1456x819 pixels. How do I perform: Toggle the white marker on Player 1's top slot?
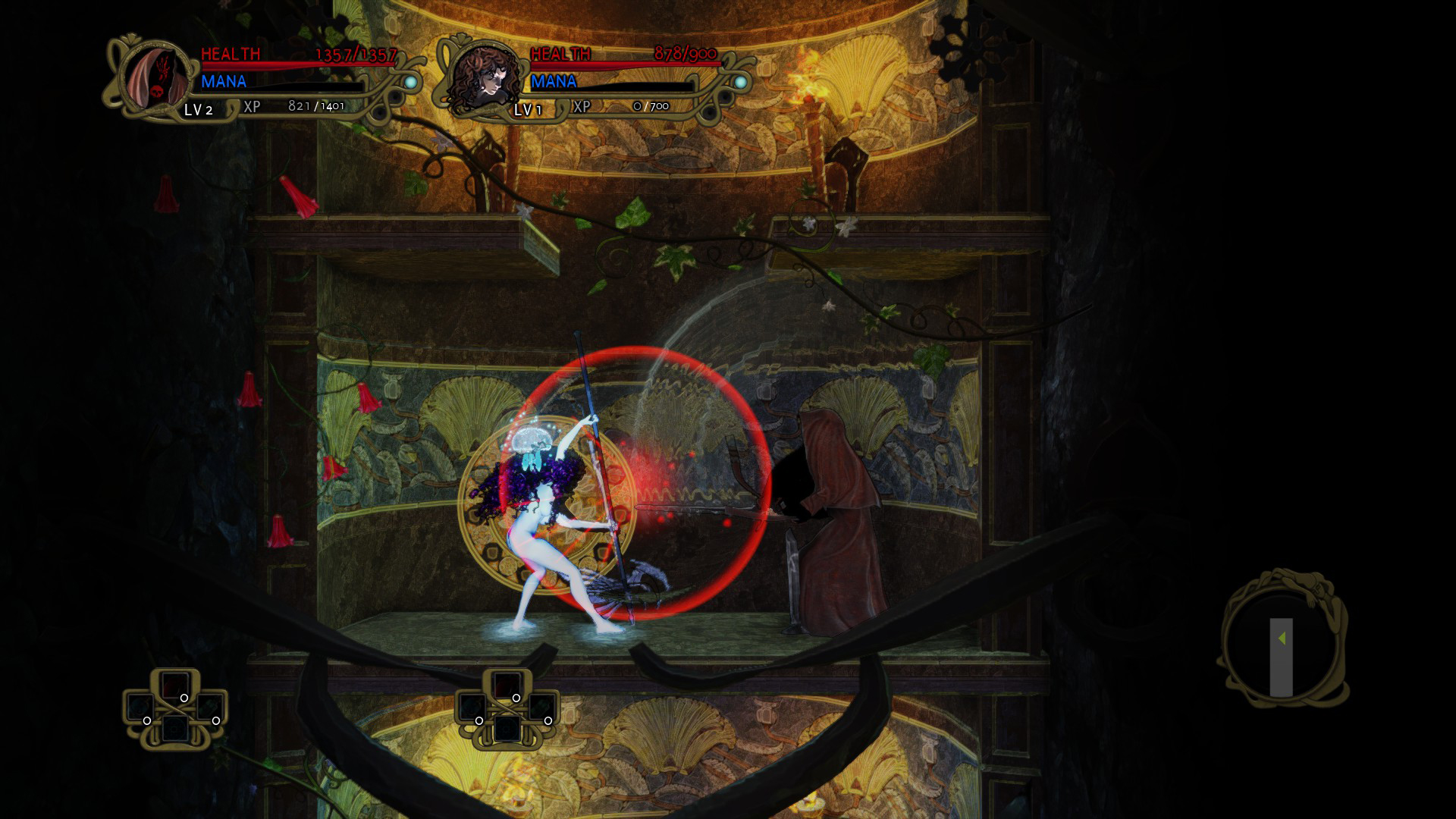tap(184, 698)
